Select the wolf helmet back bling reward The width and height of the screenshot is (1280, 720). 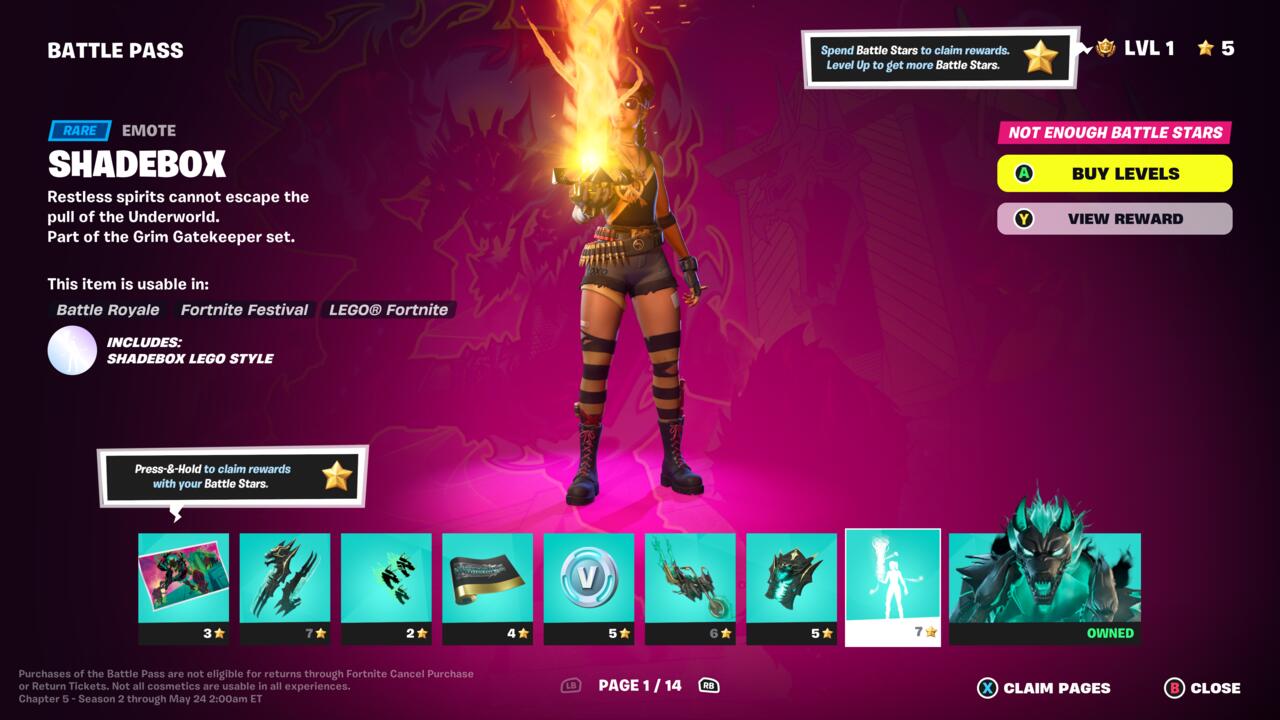point(792,588)
